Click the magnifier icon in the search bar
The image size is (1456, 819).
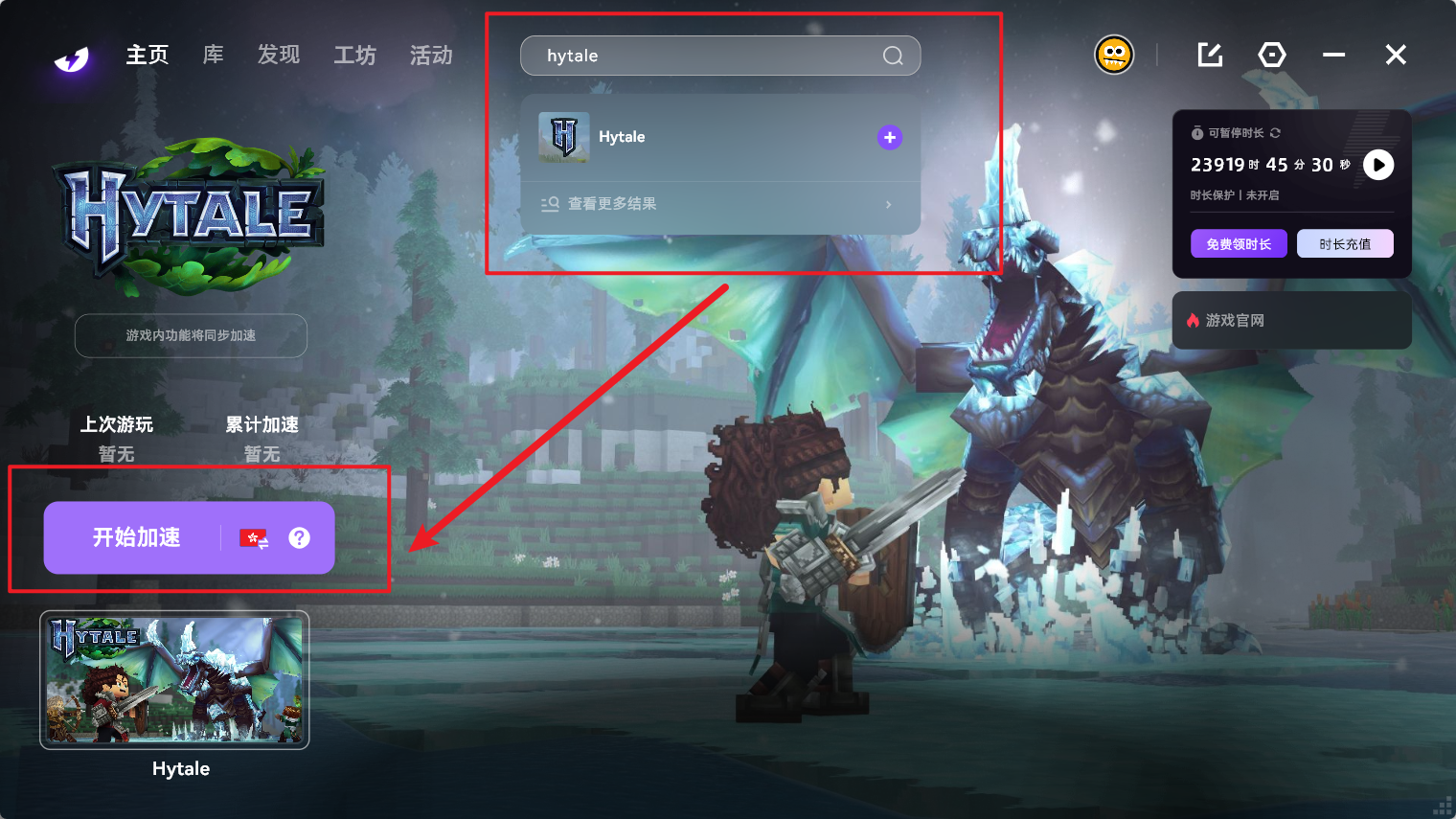pos(893,56)
